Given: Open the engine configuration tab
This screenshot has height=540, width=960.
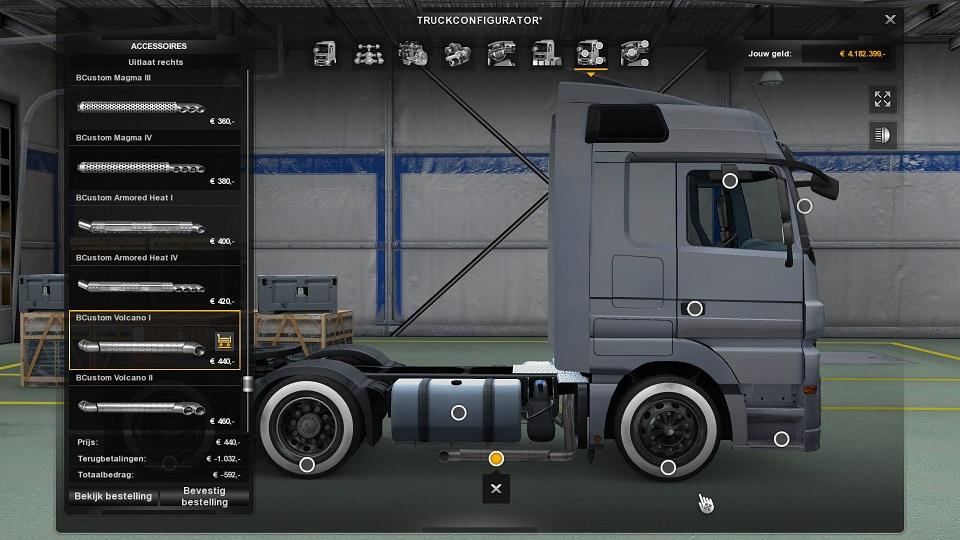Looking at the screenshot, I should (x=414, y=53).
